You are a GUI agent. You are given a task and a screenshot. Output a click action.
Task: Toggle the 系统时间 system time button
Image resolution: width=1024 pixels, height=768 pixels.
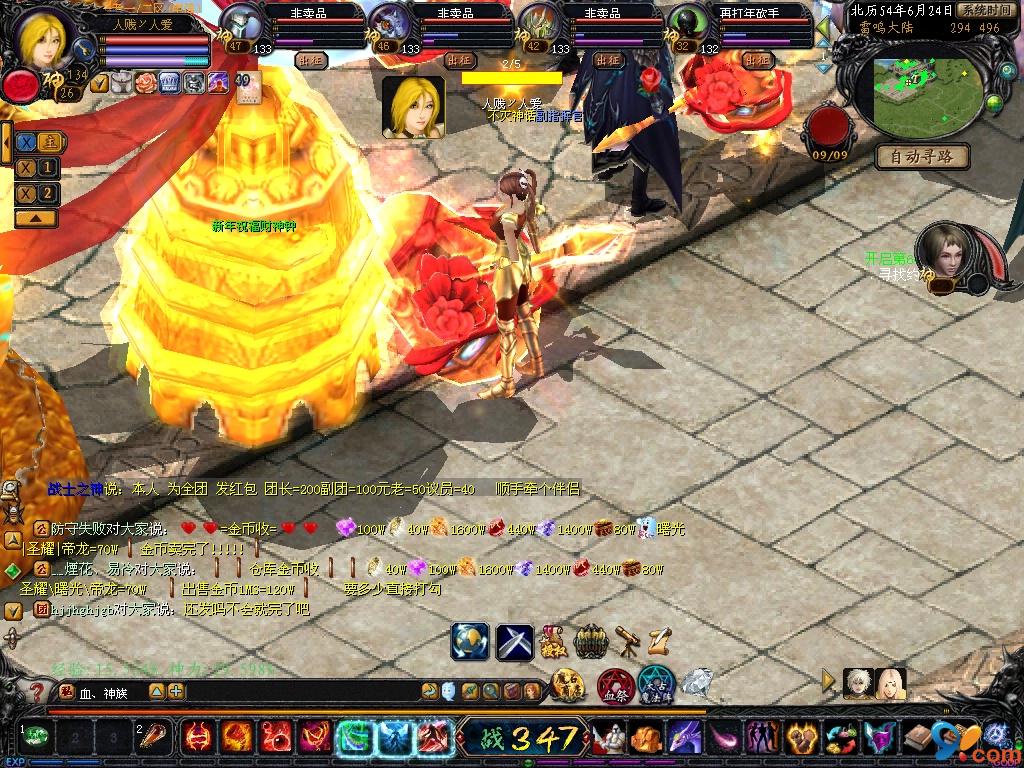click(x=984, y=10)
